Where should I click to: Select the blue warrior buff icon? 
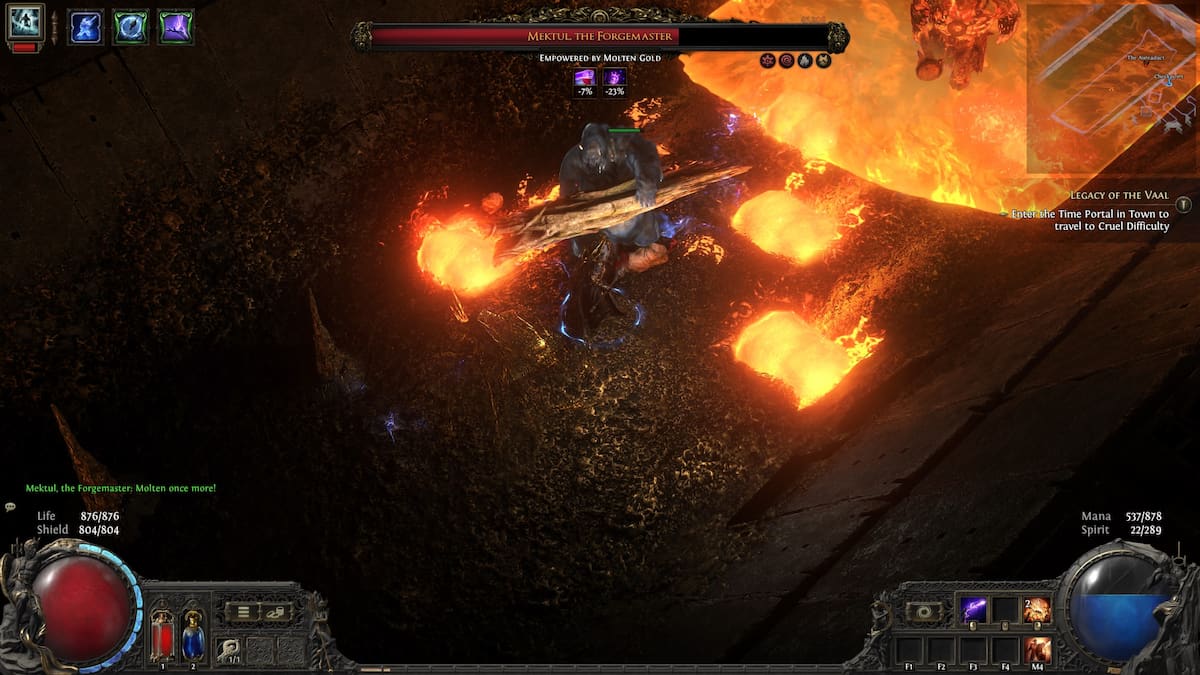pyautogui.click(x=85, y=27)
